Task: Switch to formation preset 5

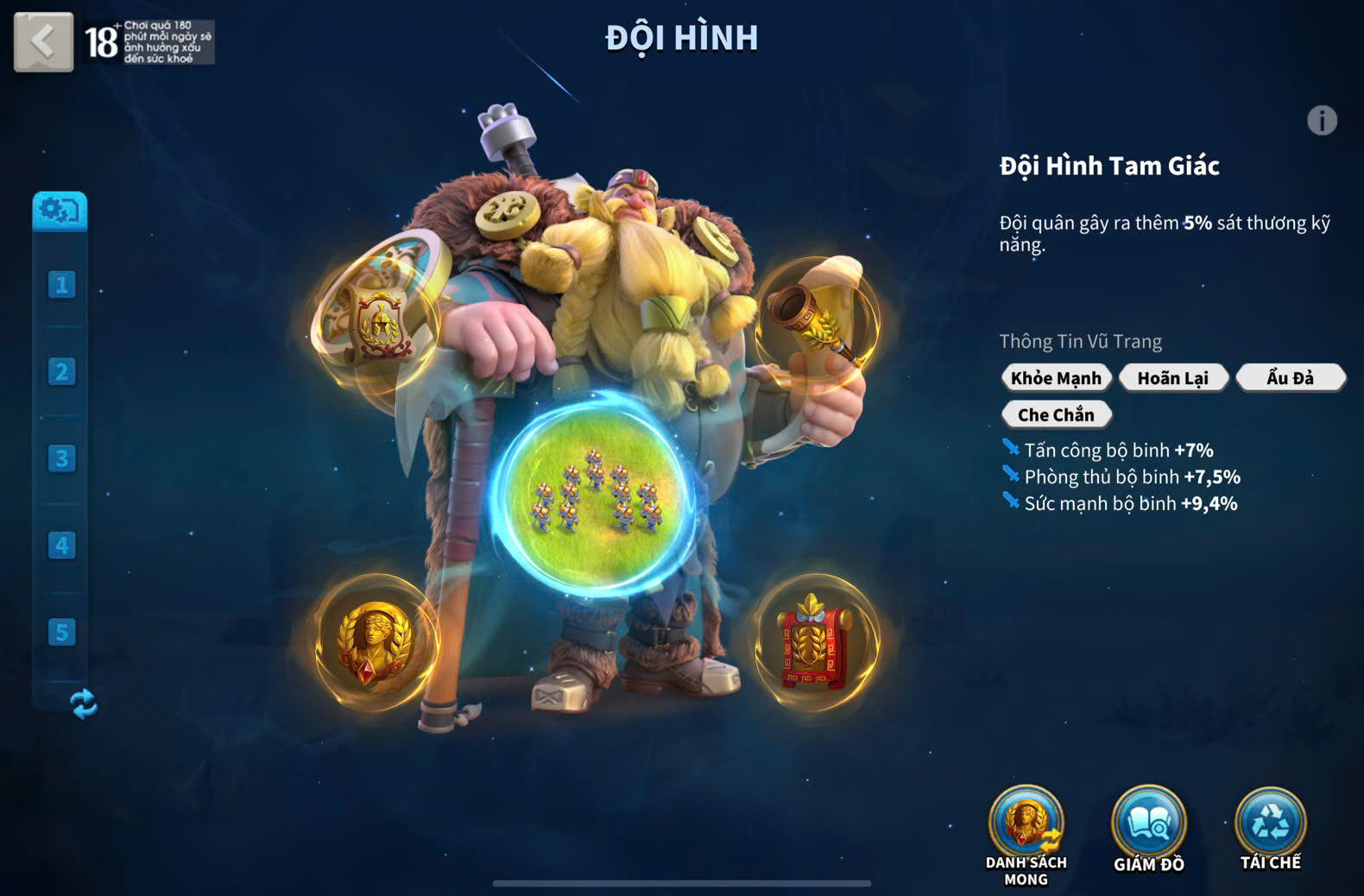Action: click(x=61, y=633)
